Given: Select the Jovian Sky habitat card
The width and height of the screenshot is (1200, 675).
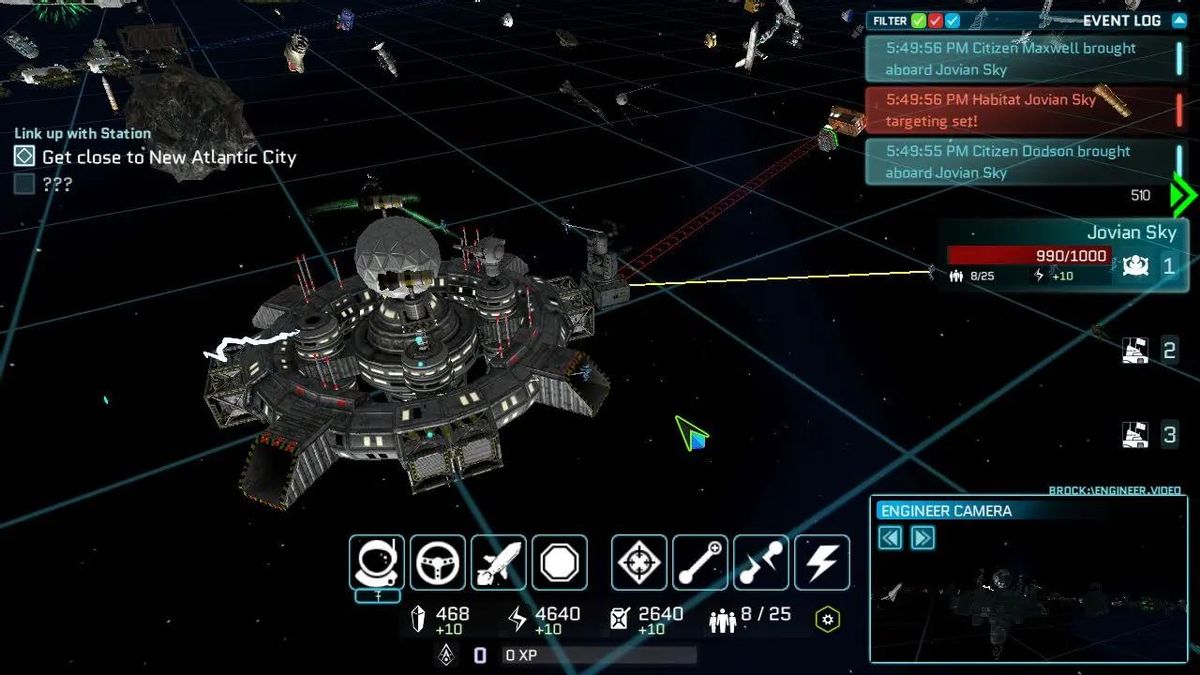Looking at the screenshot, I should click(x=1063, y=256).
